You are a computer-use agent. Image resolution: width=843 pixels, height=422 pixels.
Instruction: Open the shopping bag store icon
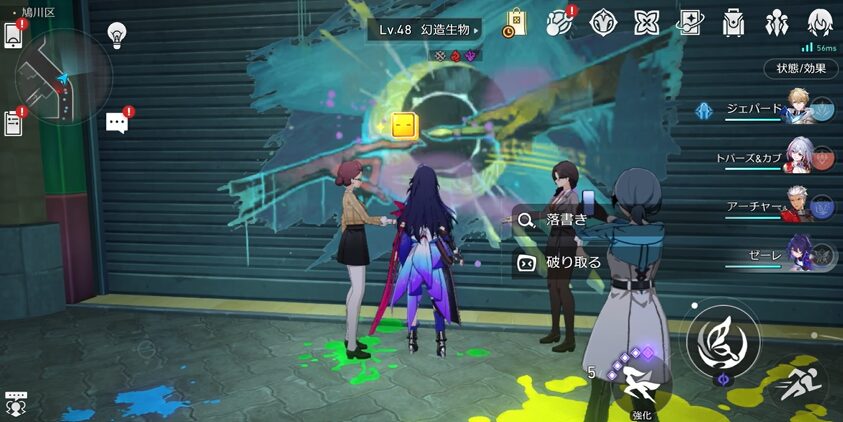click(x=516, y=22)
